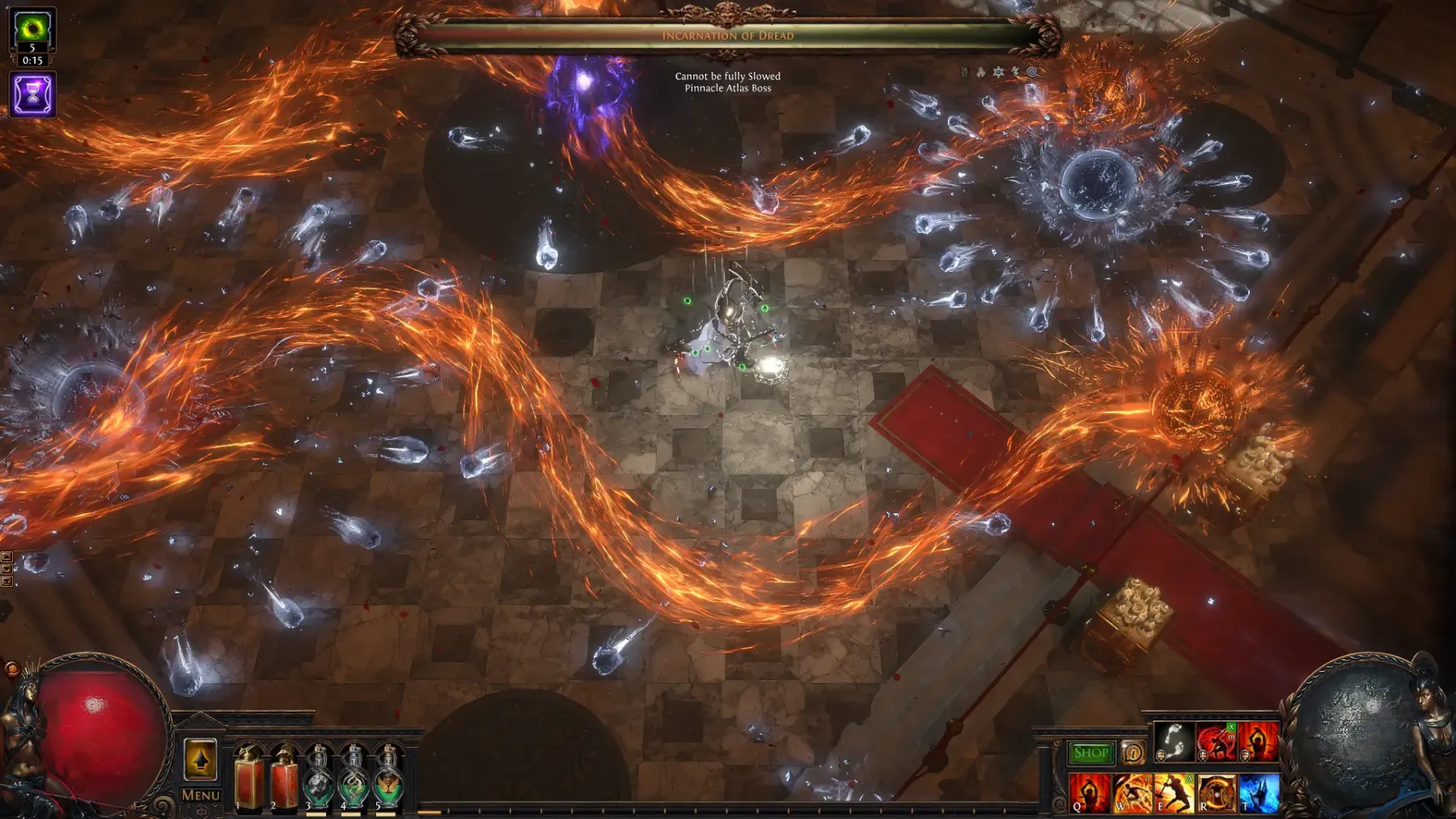Activate the leaping axe slam E skill
The height and width of the screenshot is (819, 1456).
pos(1174,792)
